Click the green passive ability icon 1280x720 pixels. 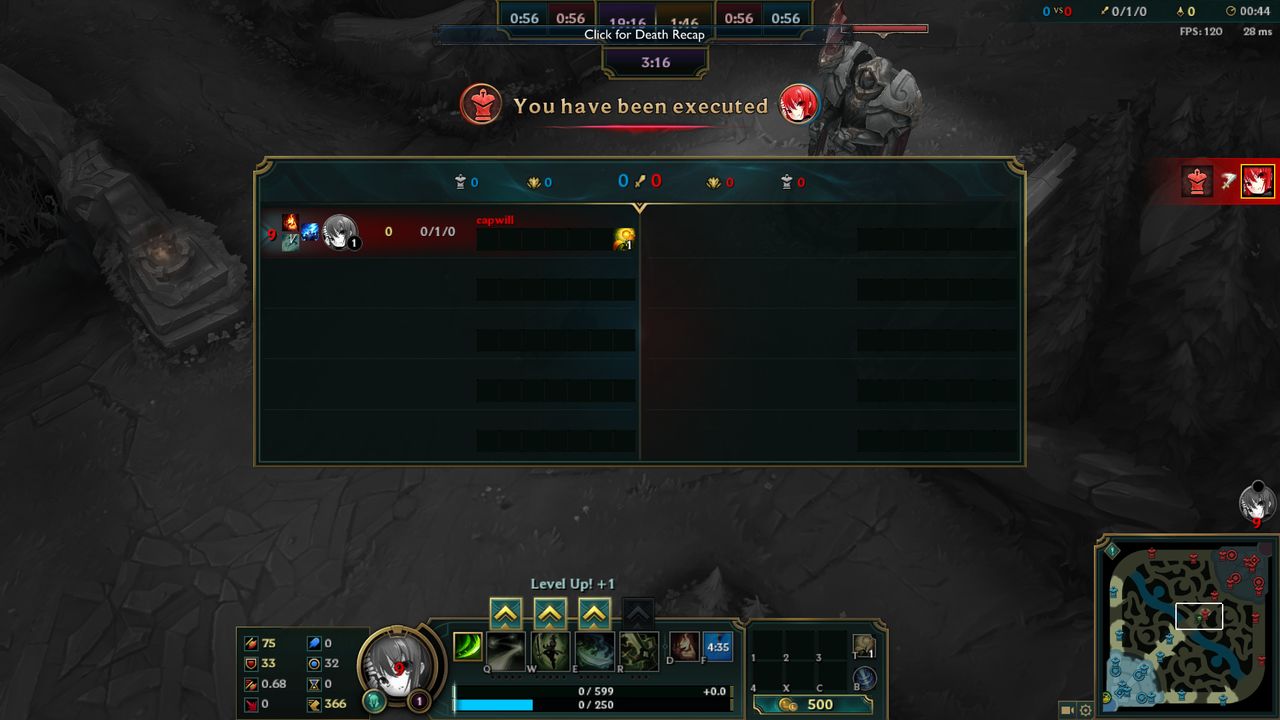468,647
